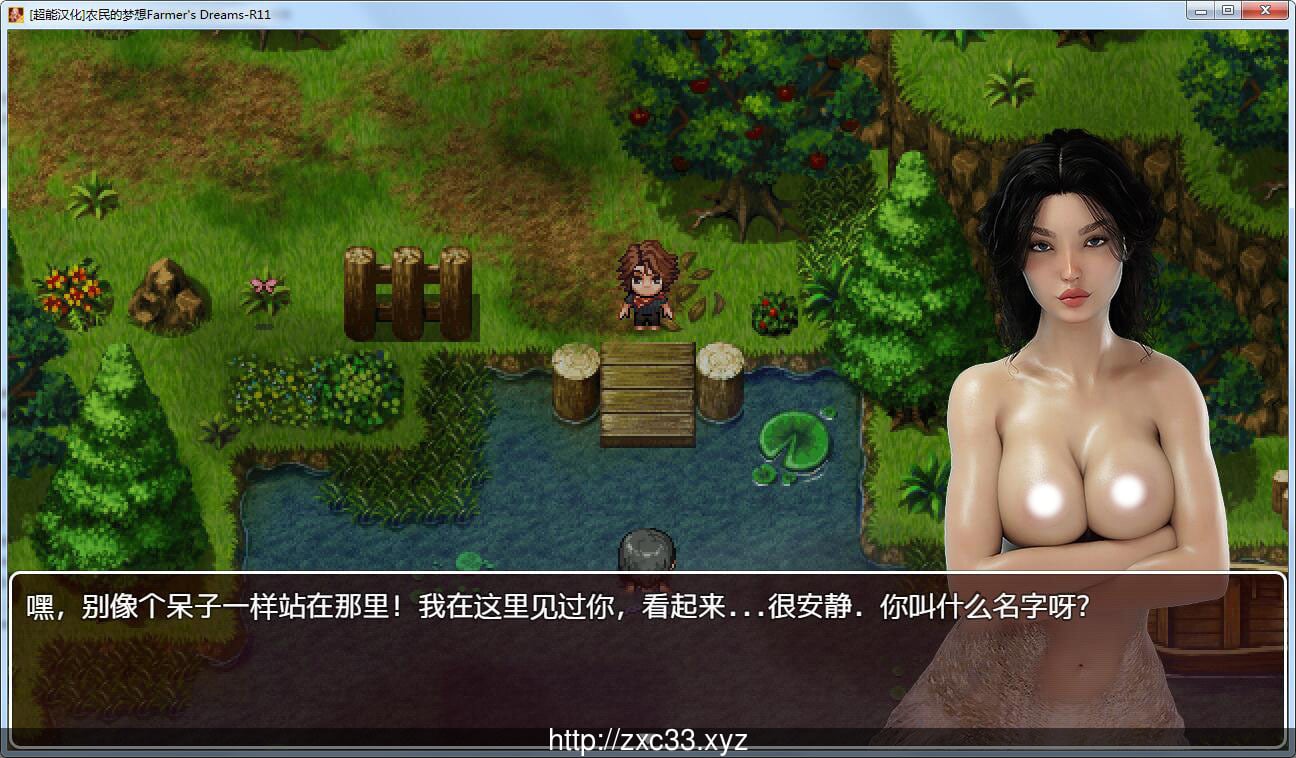This screenshot has width=1296, height=758.
Task: Click the lily pad floating in the water
Action: [793, 440]
